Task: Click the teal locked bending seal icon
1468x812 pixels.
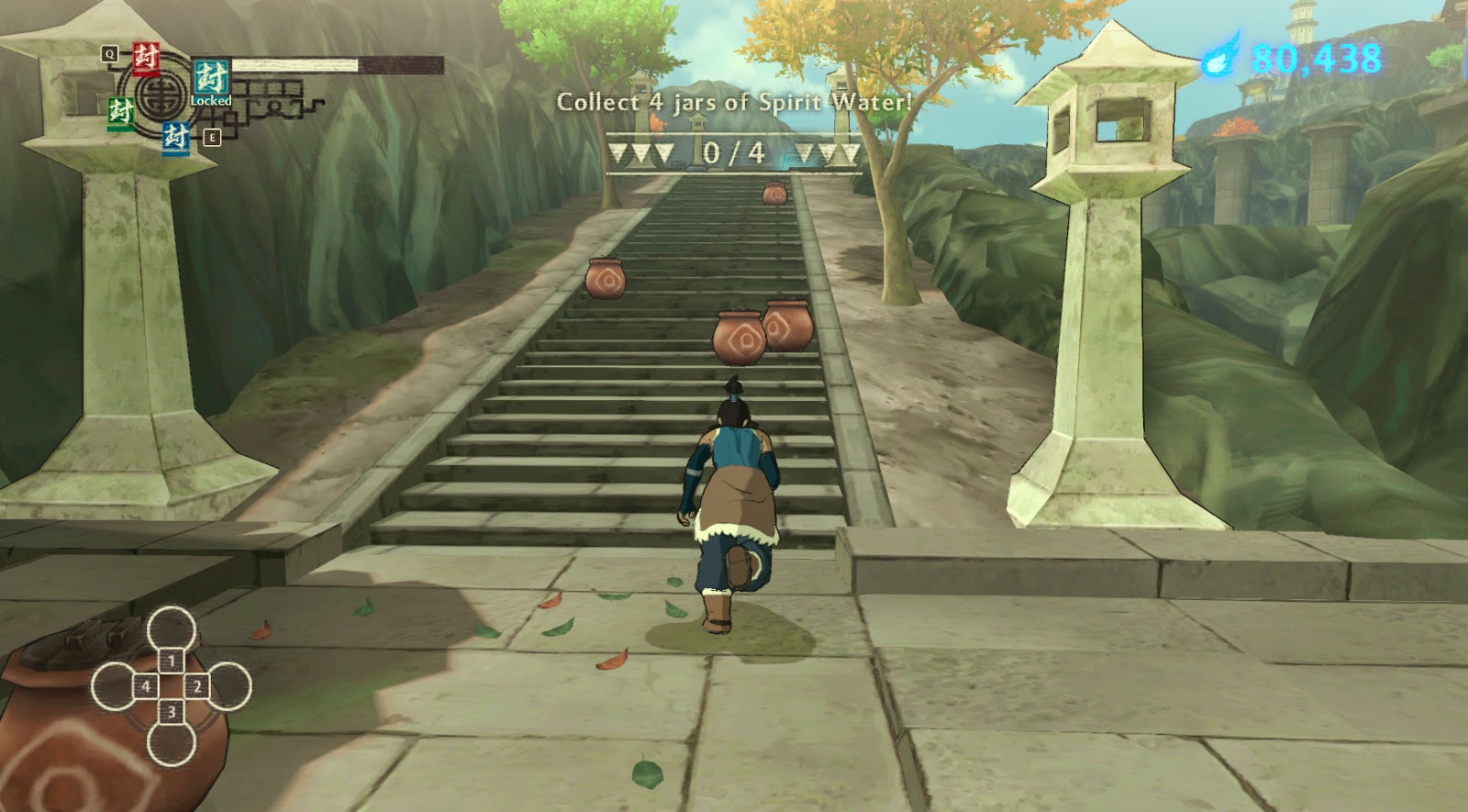Action: coord(211,79)
